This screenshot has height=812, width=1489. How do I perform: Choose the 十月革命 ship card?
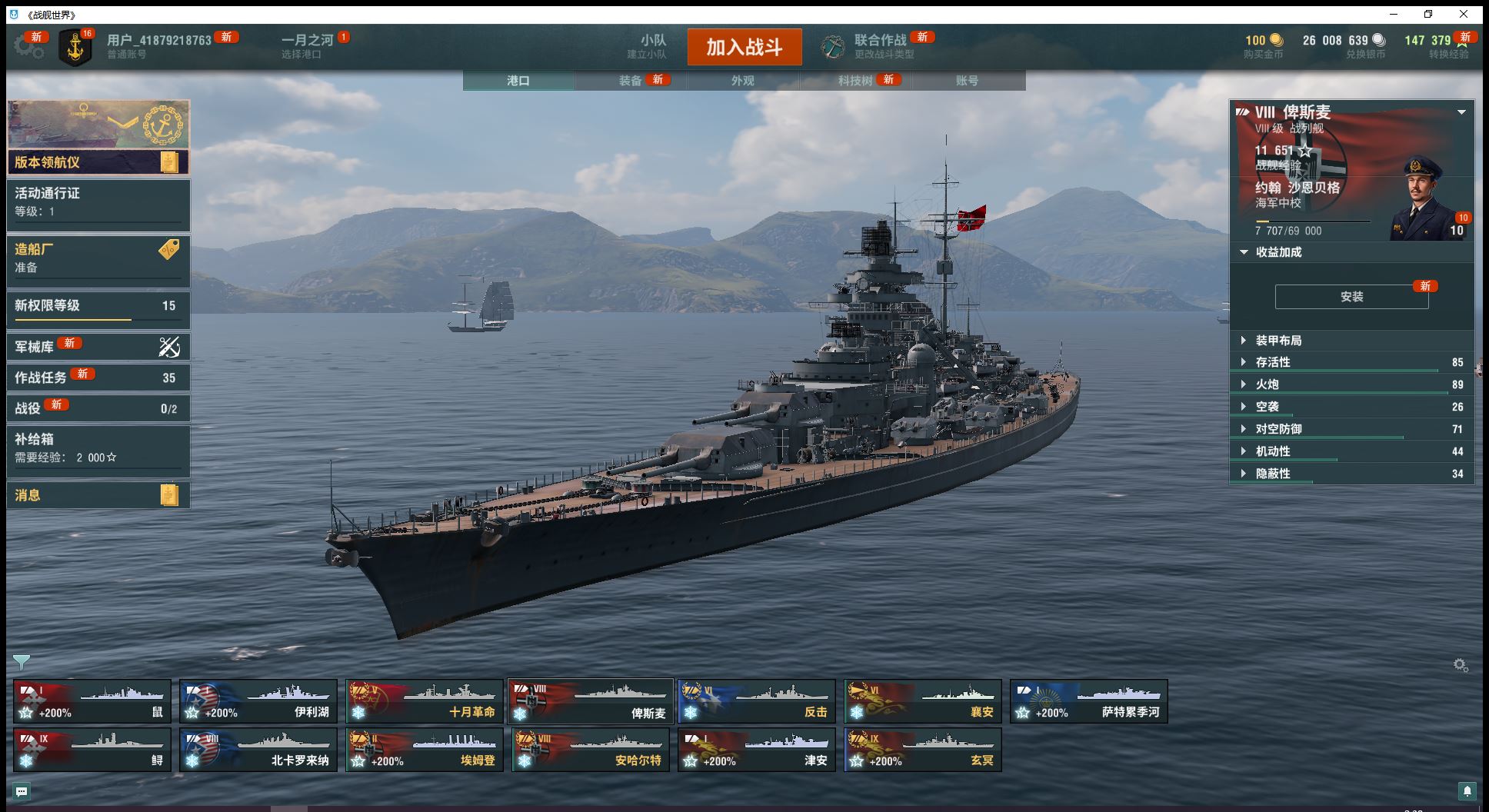point(425,701)
